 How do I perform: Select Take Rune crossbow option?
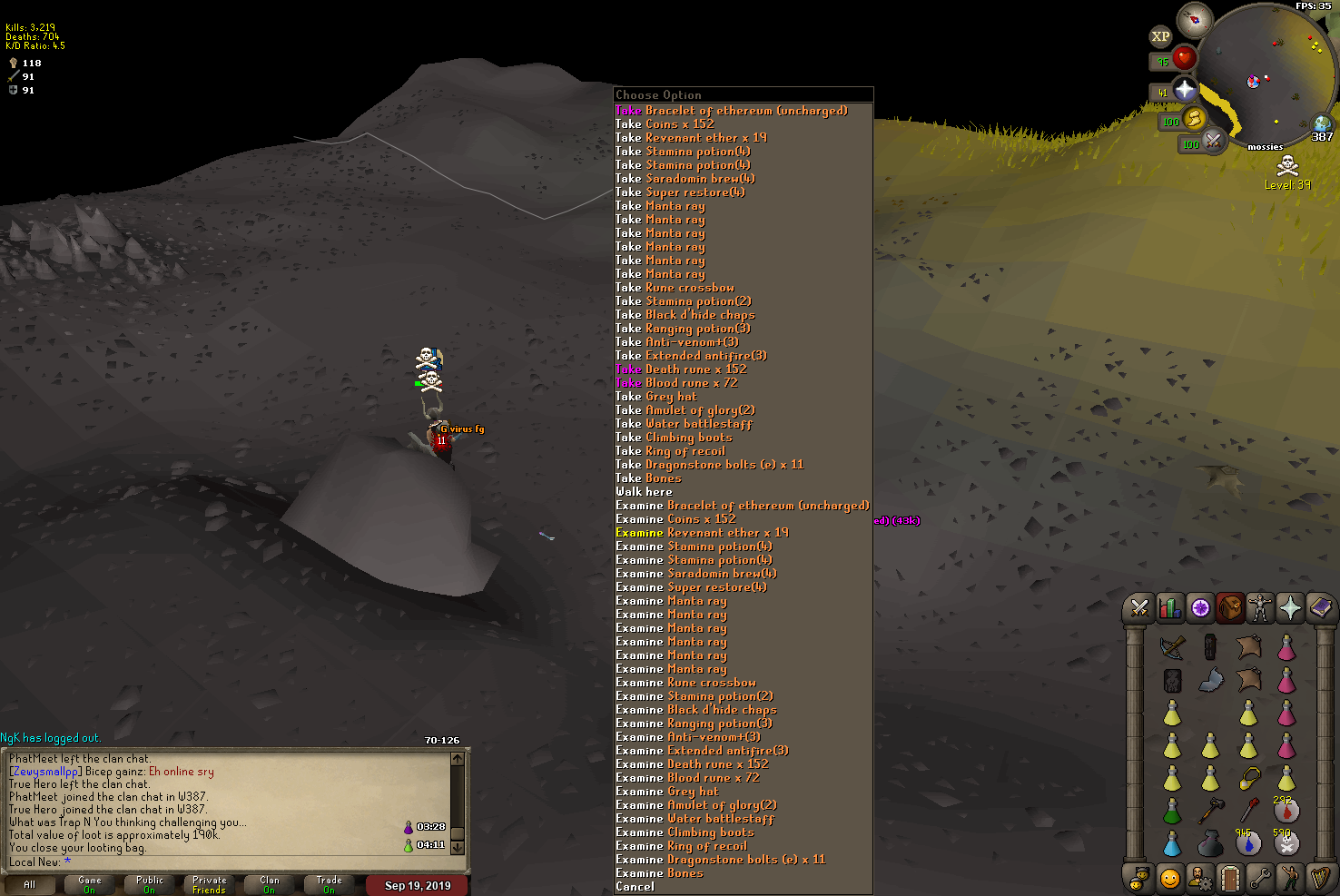point(675,288)
